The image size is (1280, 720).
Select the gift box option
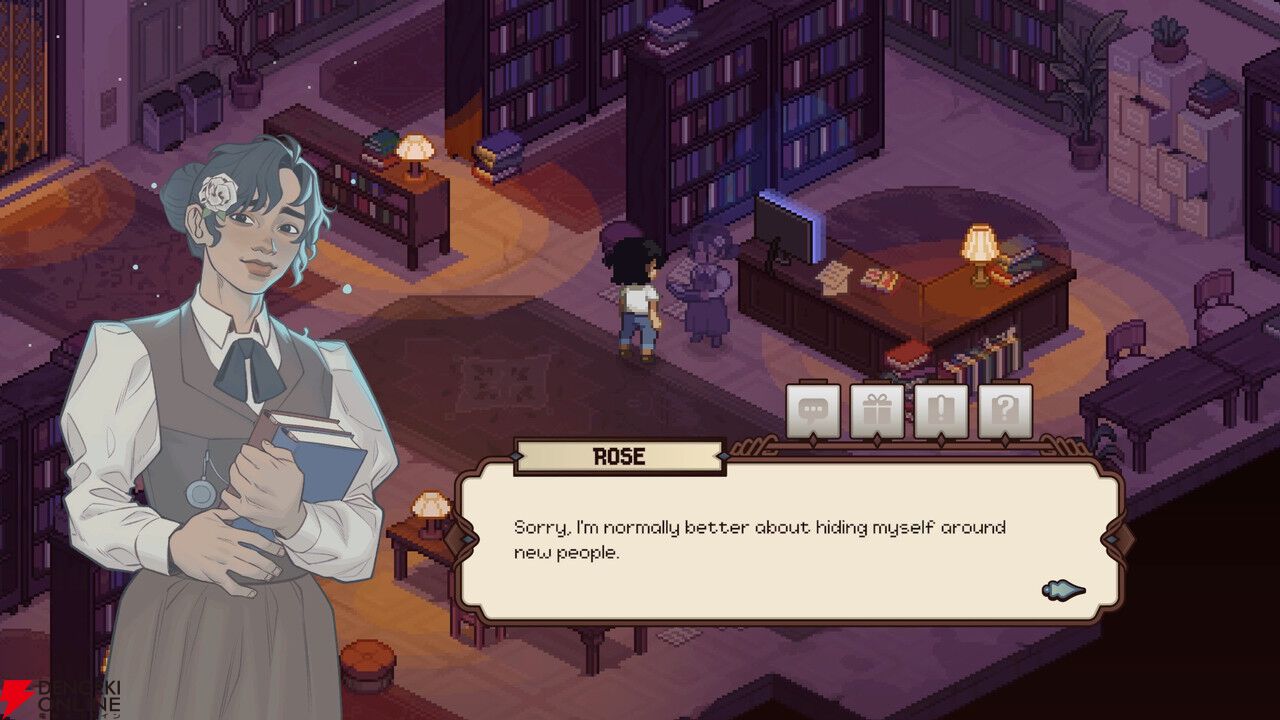pos(877,411)
